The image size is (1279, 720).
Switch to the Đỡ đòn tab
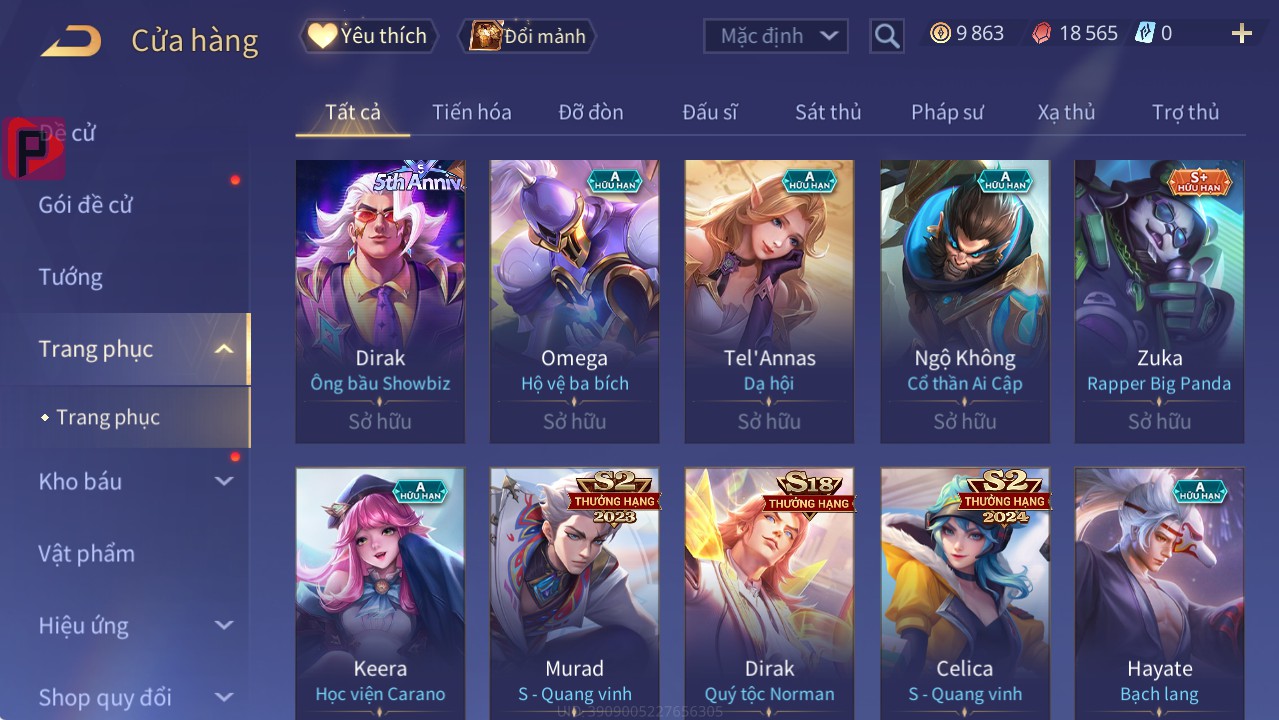point(590,112)
